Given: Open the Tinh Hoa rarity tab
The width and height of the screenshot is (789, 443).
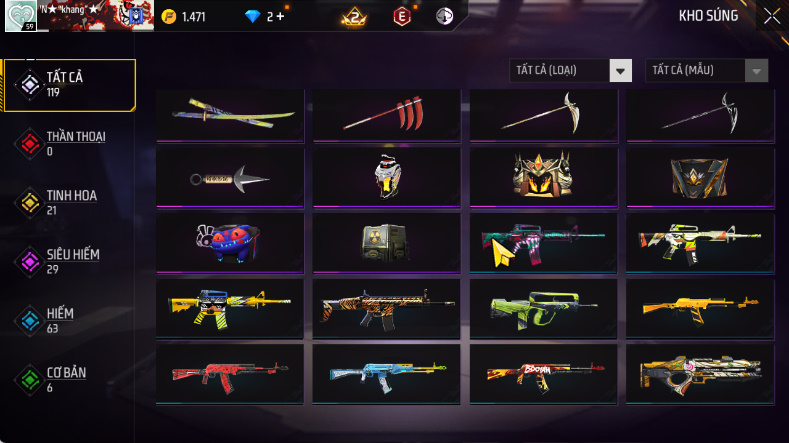Looking at the screenshot, I should (70, 202).
